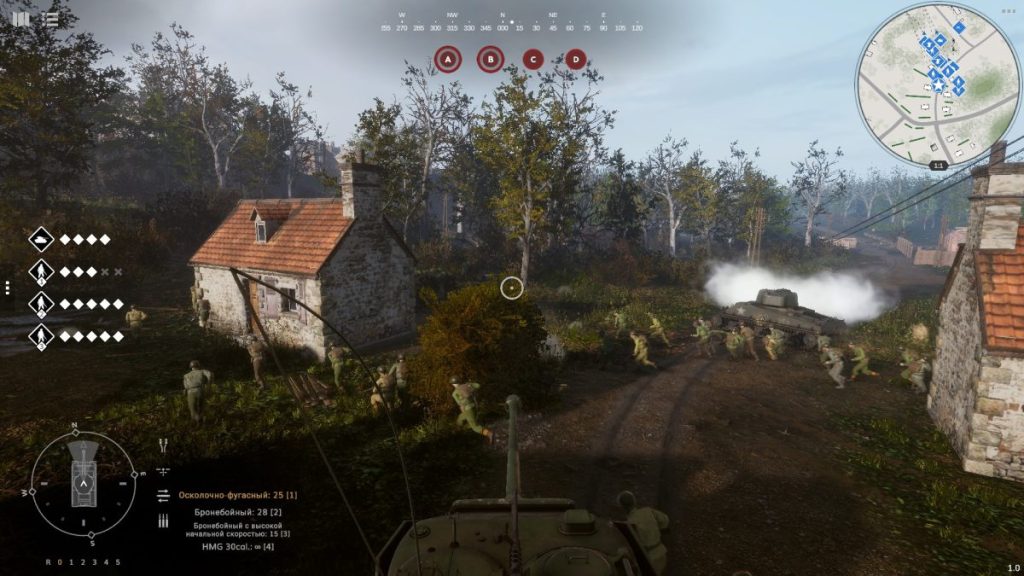Choose the Осколочно-фугасный shell type
This screenshot has height=576, width=1024.
click(x=238, y=495)
